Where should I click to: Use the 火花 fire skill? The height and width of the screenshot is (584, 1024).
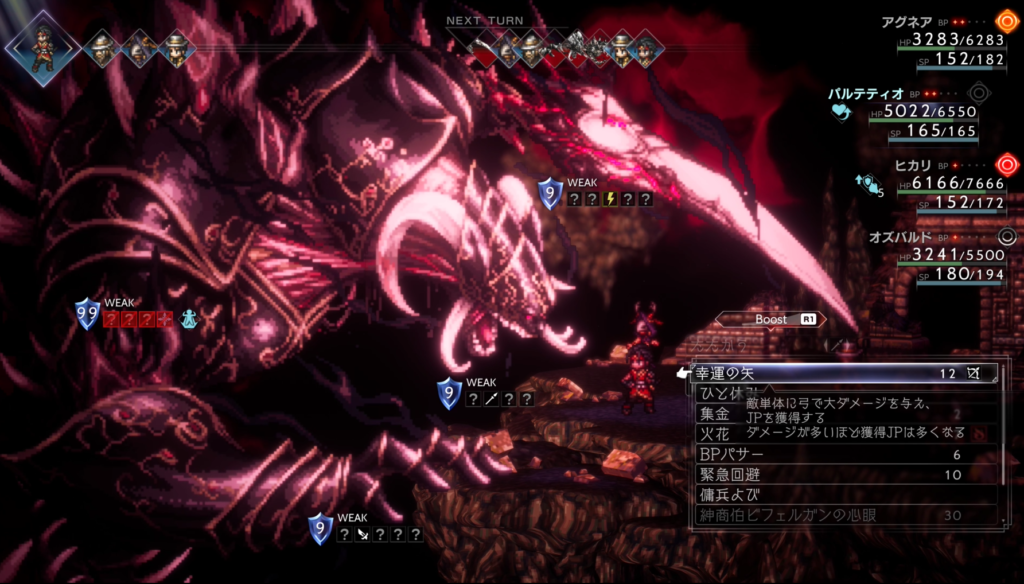715,434
